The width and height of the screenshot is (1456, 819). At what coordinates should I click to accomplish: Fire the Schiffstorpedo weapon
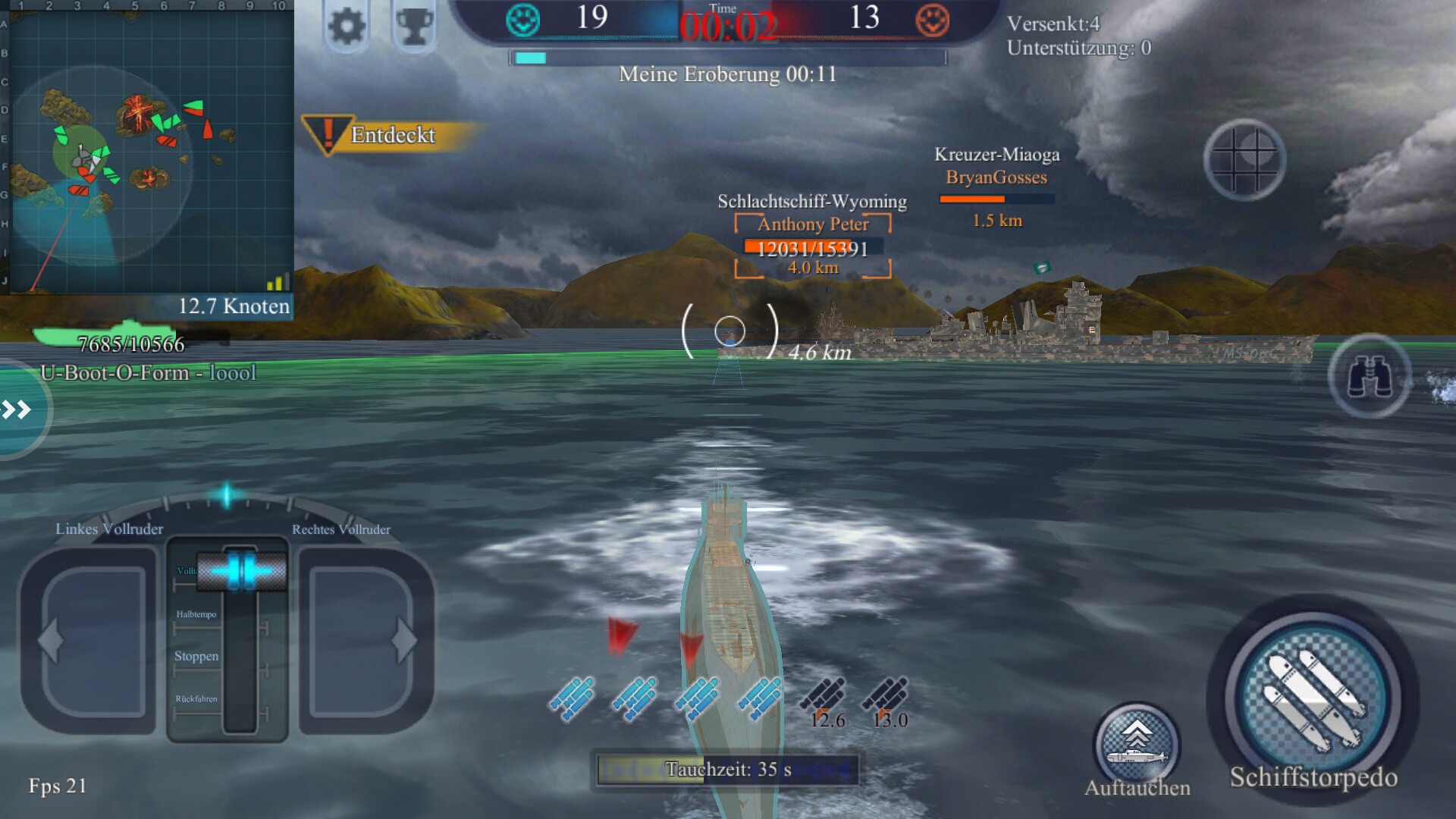(x=1313, y=698)
